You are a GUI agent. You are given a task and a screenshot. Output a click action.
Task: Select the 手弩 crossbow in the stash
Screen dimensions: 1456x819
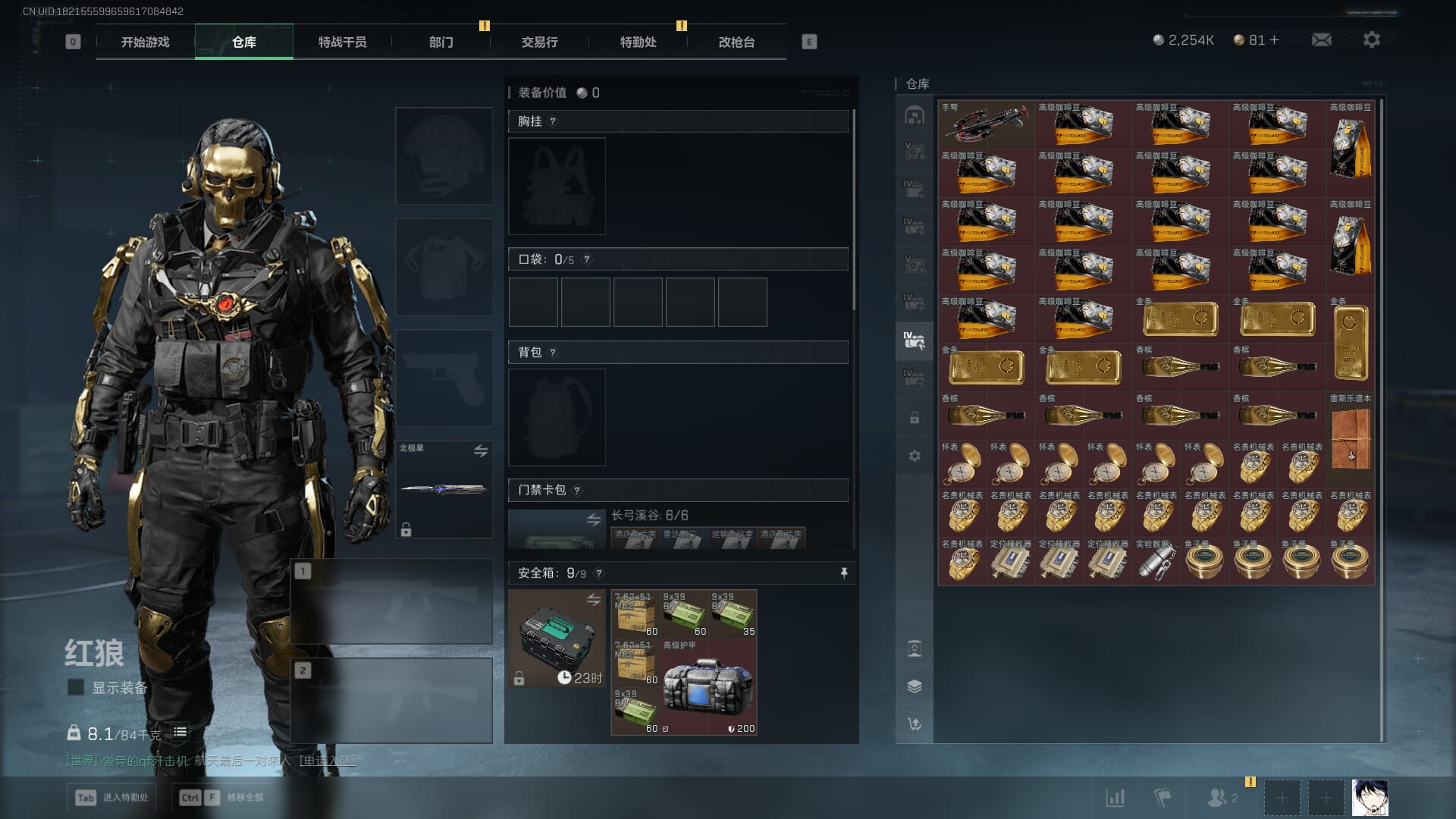(x=986, y=125)
